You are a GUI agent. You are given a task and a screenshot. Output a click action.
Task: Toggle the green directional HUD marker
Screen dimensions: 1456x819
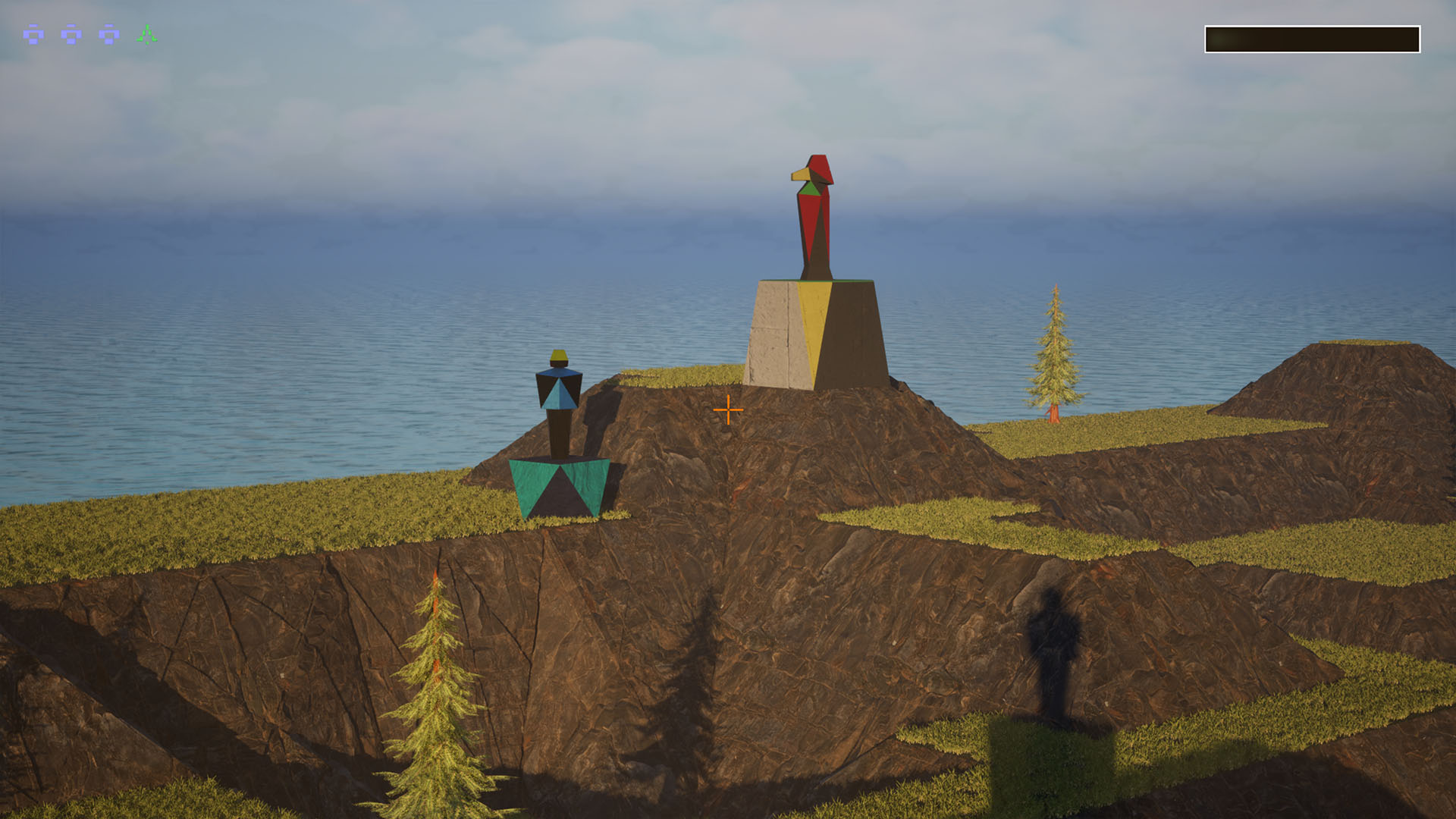click(146, 35)
